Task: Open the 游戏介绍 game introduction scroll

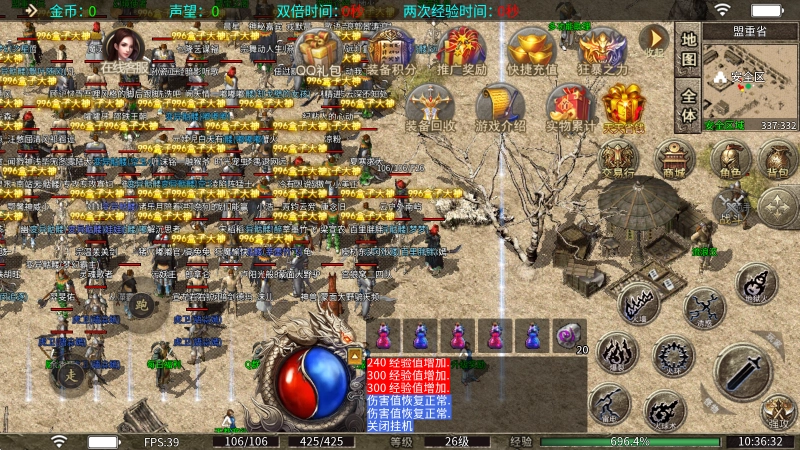Action: click(x=498, y=107)
